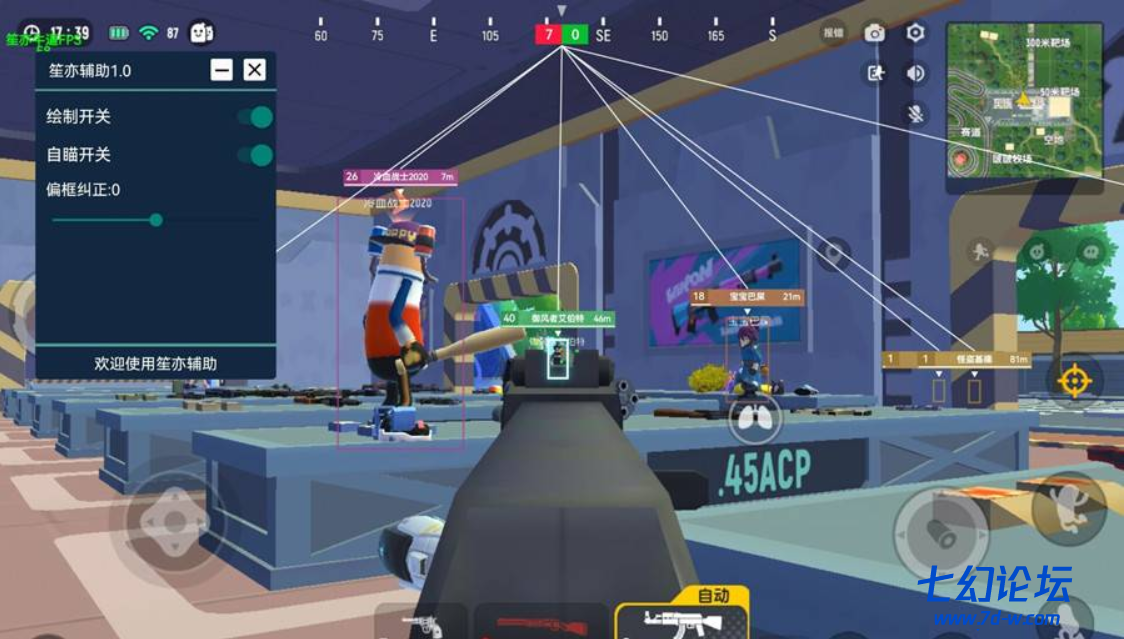Click the exit match door icon
This screenshot has height=639, width=1124.
tap(876, 73)
